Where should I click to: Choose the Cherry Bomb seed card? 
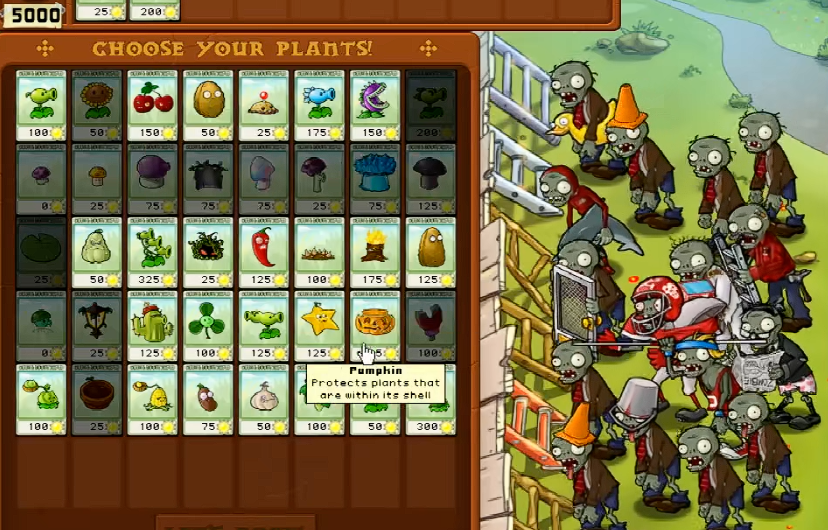[153, 104]
